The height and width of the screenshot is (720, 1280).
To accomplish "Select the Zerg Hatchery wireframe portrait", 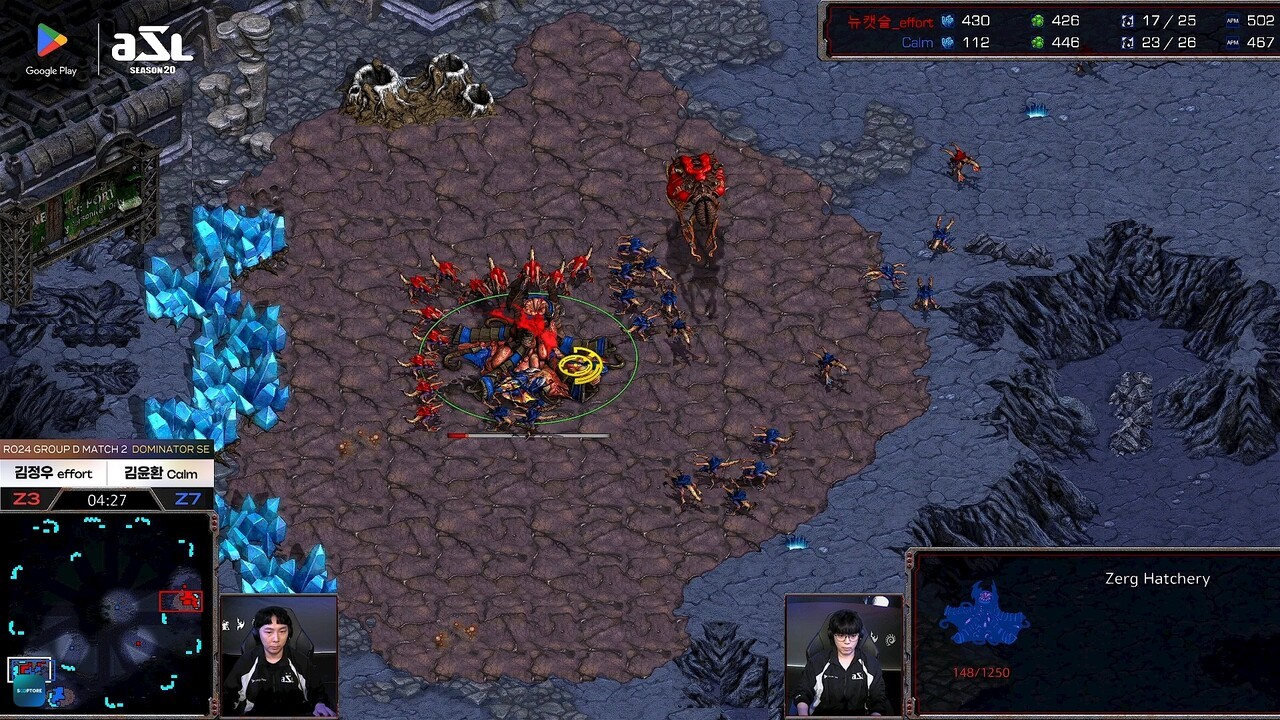I will coord(984,614).
